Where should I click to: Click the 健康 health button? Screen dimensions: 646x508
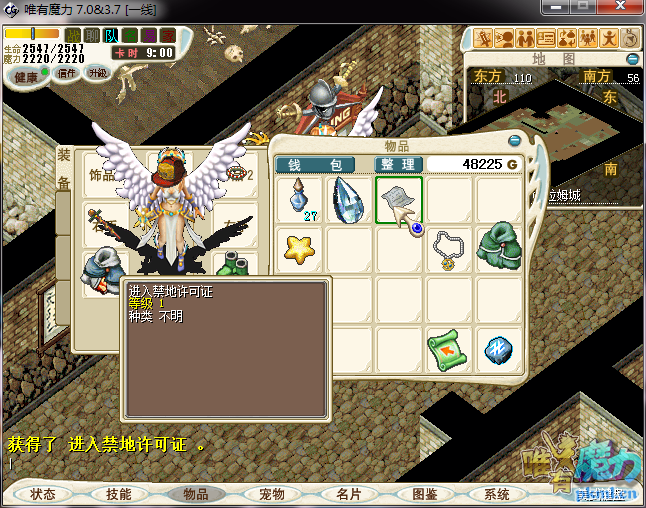pyautogui.click(x=26, y=77)
